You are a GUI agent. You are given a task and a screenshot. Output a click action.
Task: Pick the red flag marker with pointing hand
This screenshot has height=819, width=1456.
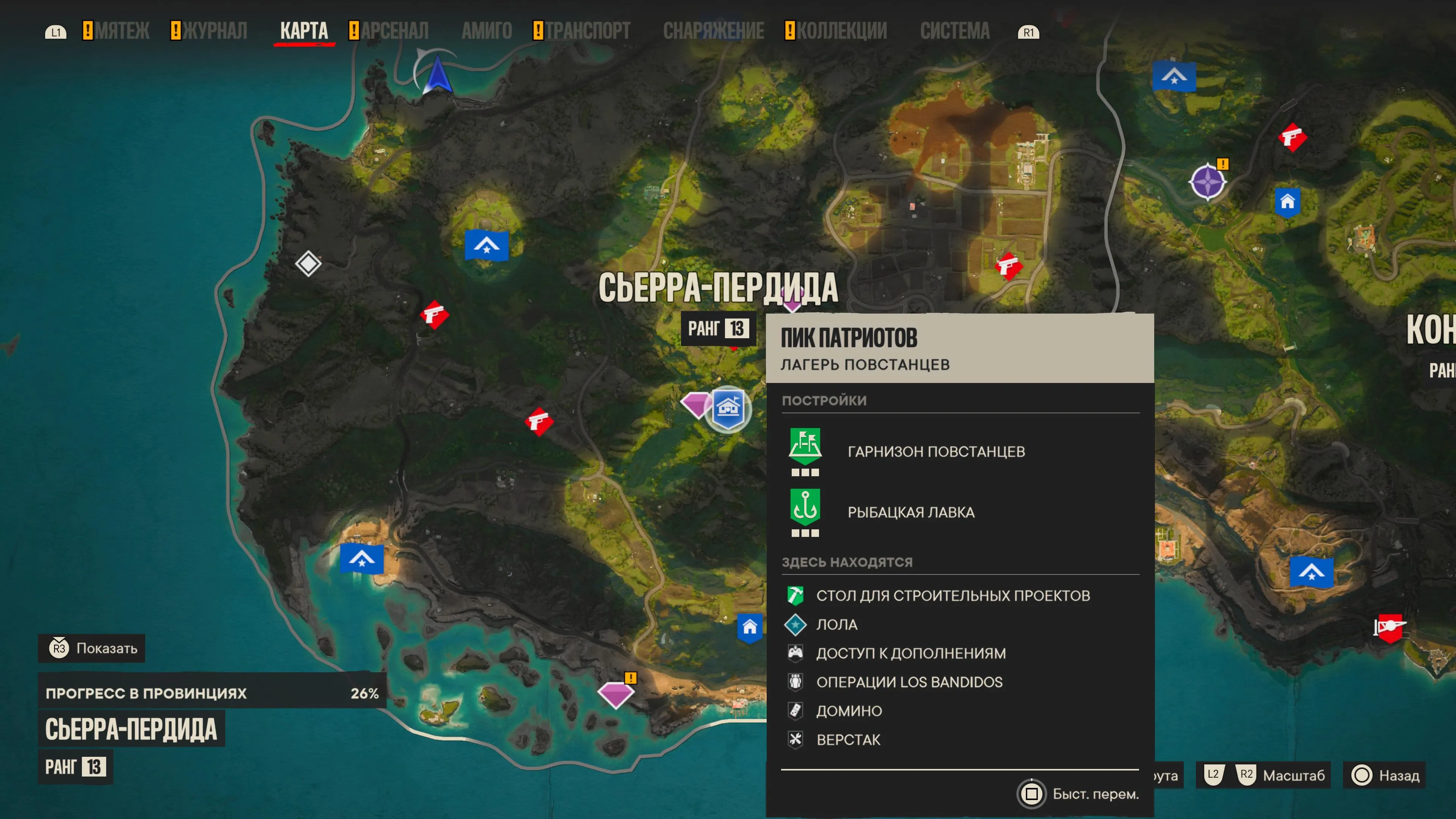click(1389, 628)
